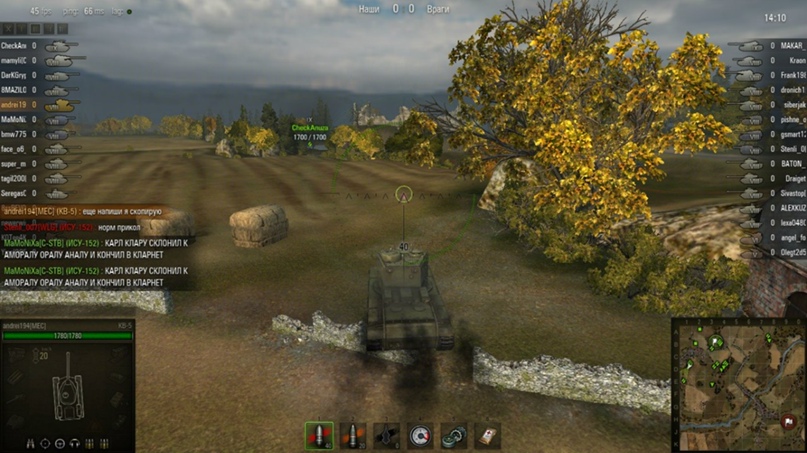
Task: Select ally super_m in team list
Action: tap(14, 164)
